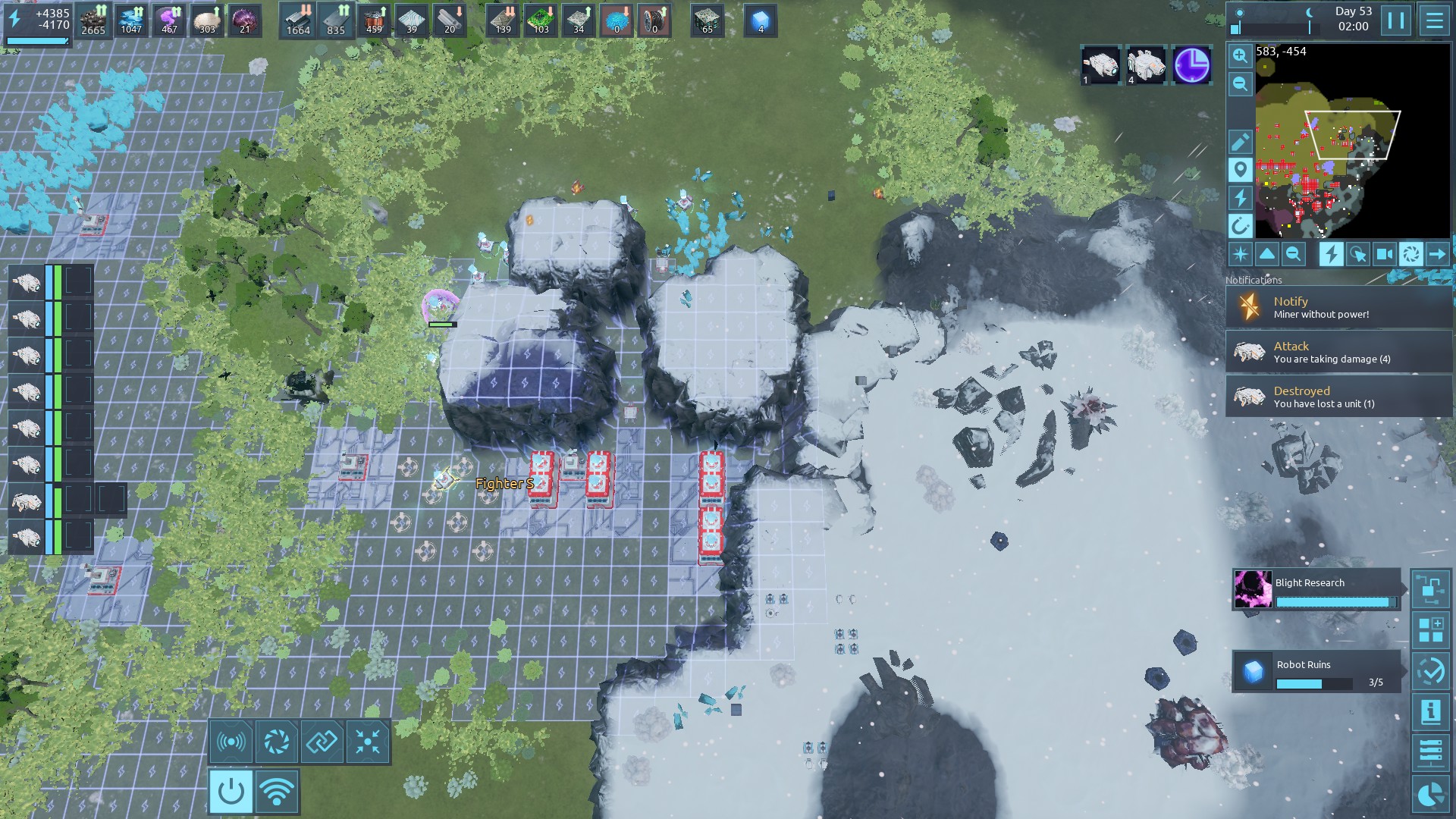
Task: Toggle the power on/off button
Action: [x=231, y=792]
